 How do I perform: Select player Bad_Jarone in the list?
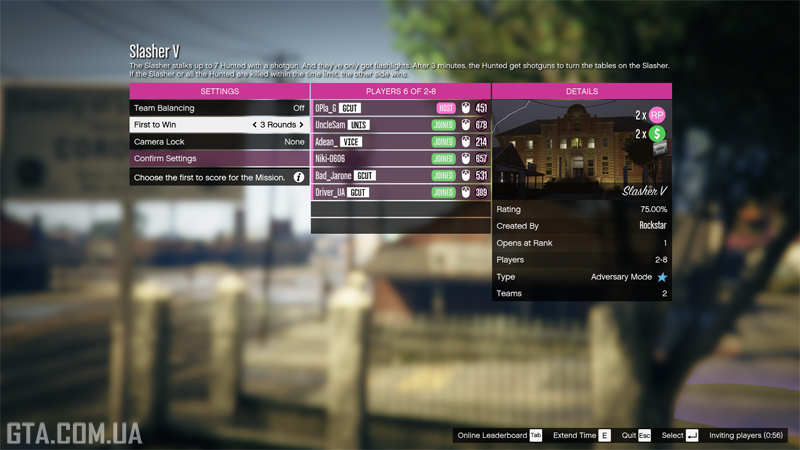point(400,176)
